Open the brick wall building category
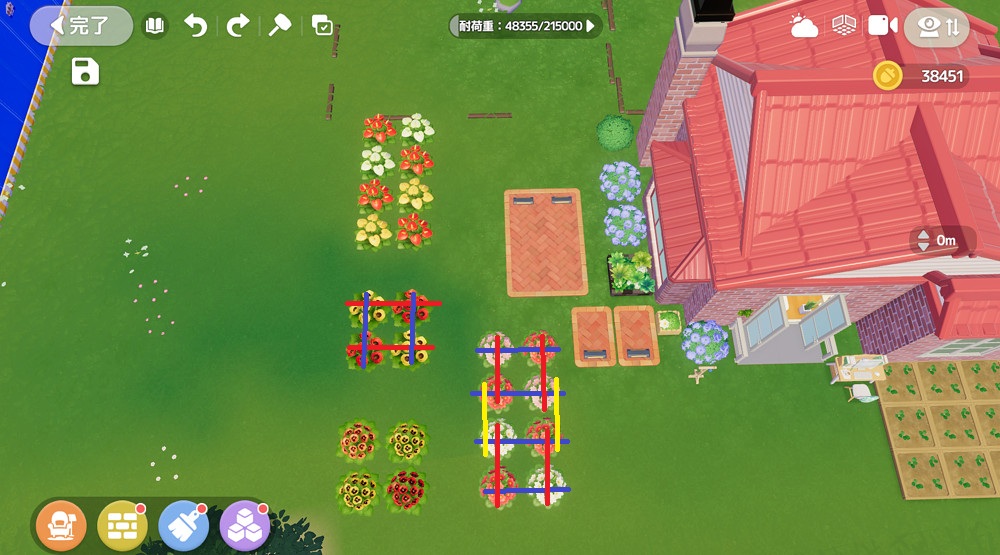 [122, 524]
